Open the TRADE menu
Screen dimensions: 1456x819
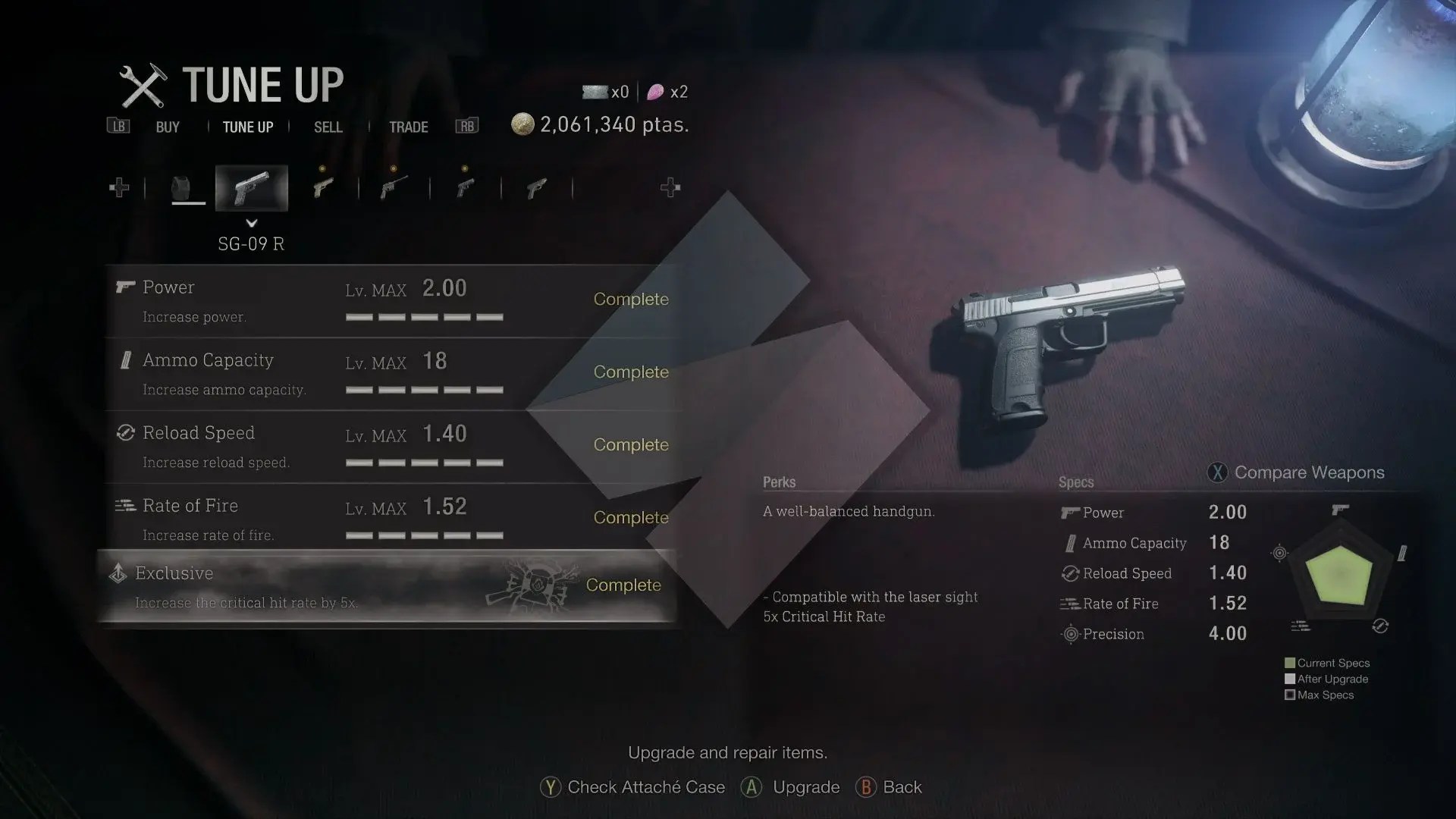(x=409, y=127)
